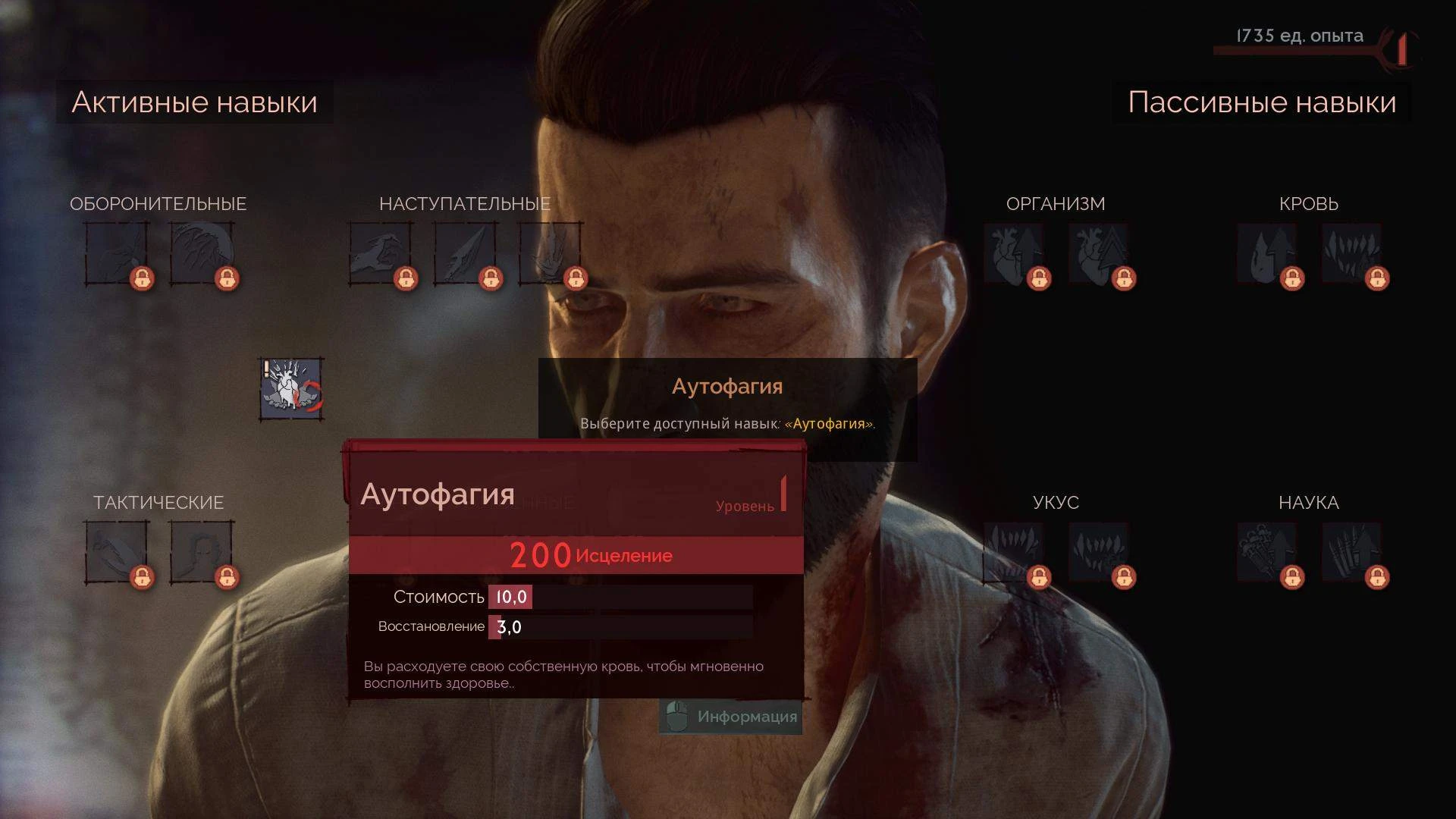Switch to the Активные навыки section
Image resolution: width=1456 pixels, height=819 pixels.
(194, 102)
